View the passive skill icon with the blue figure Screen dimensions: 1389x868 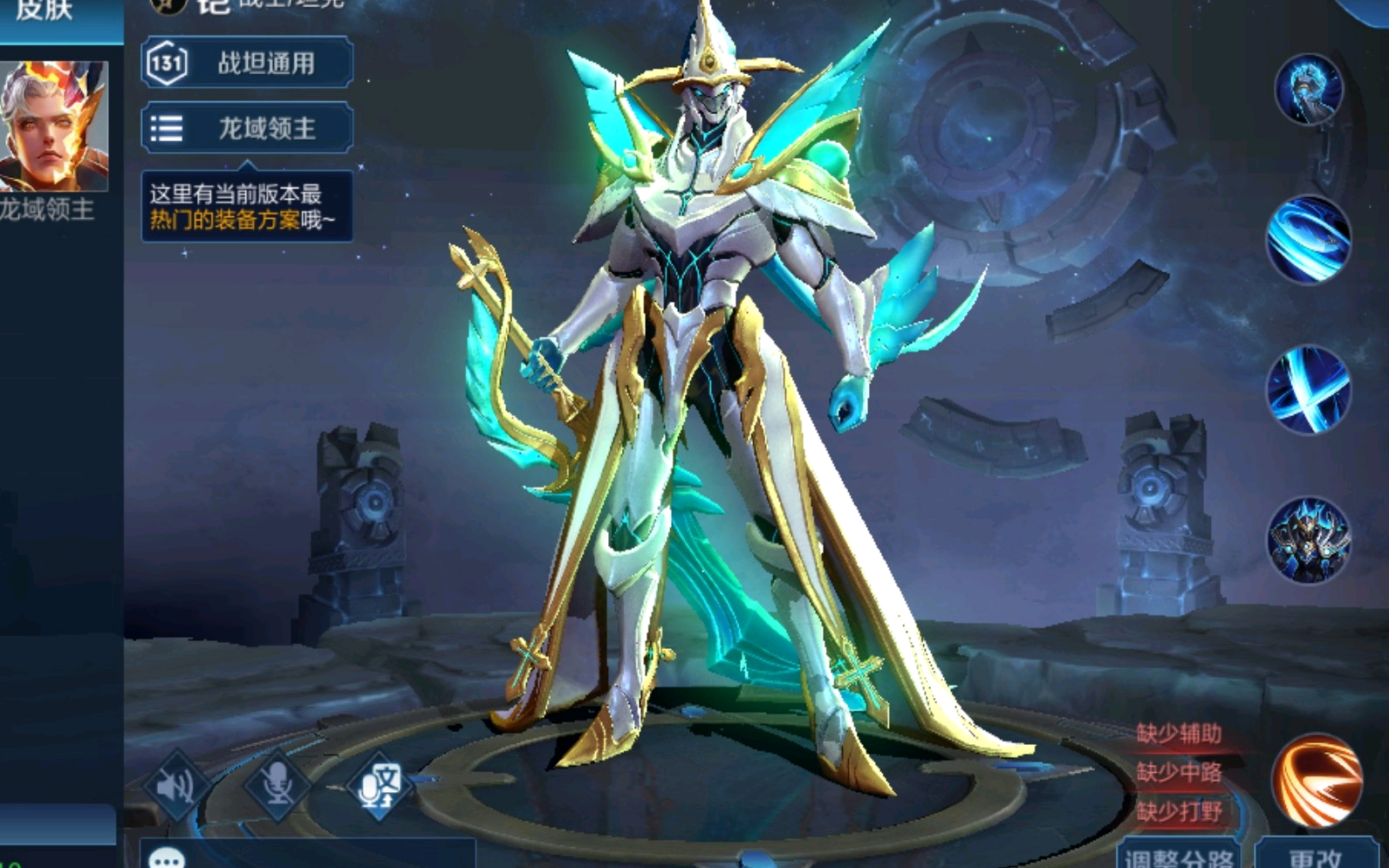(1307, 90)
